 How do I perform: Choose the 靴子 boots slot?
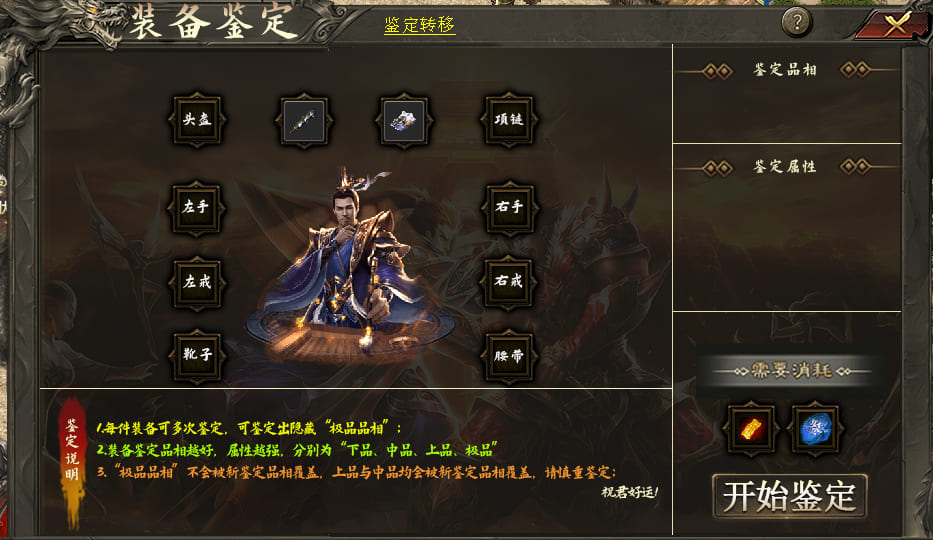[x=197, y=355]
